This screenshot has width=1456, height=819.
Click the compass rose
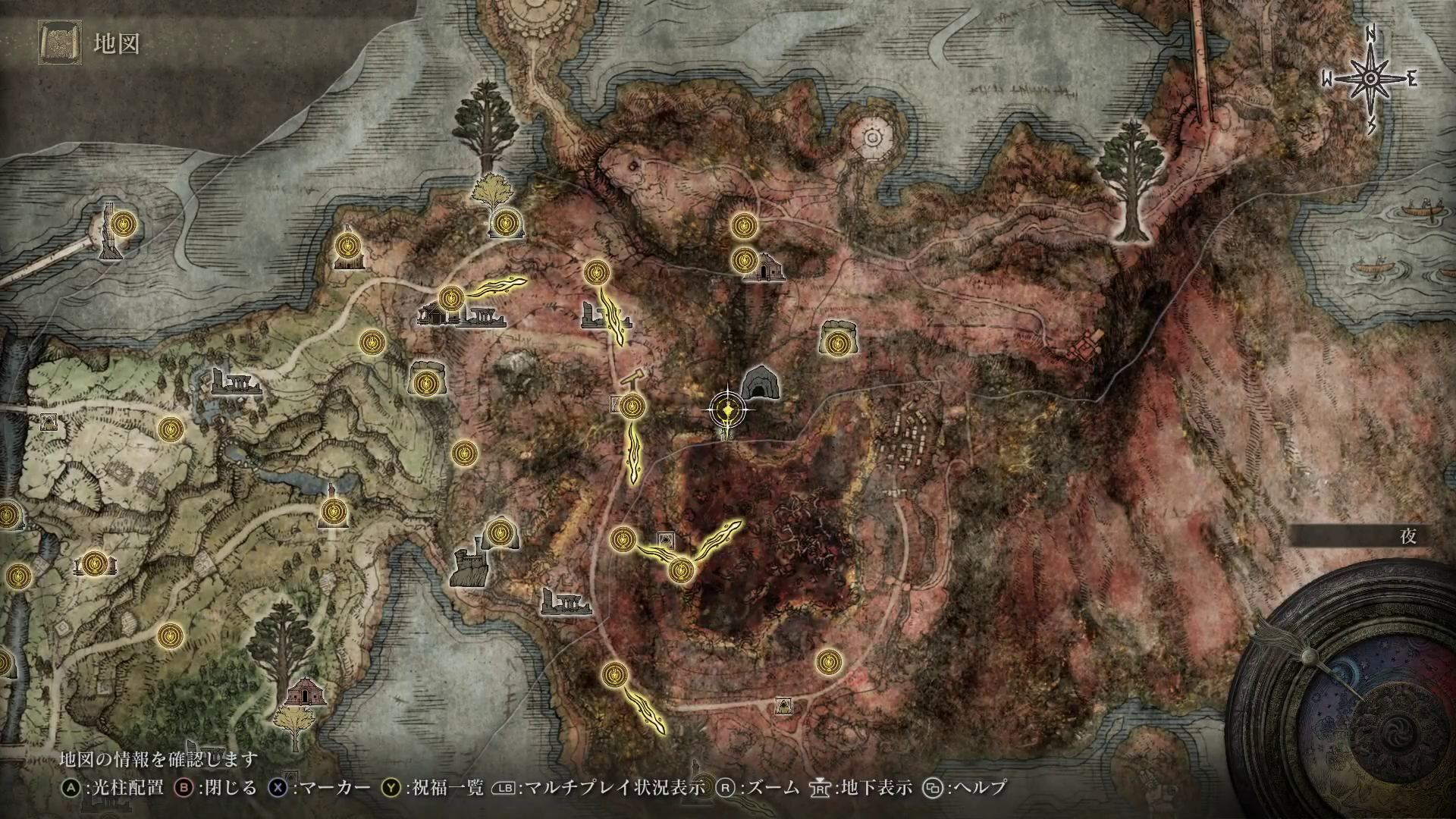1371,80
